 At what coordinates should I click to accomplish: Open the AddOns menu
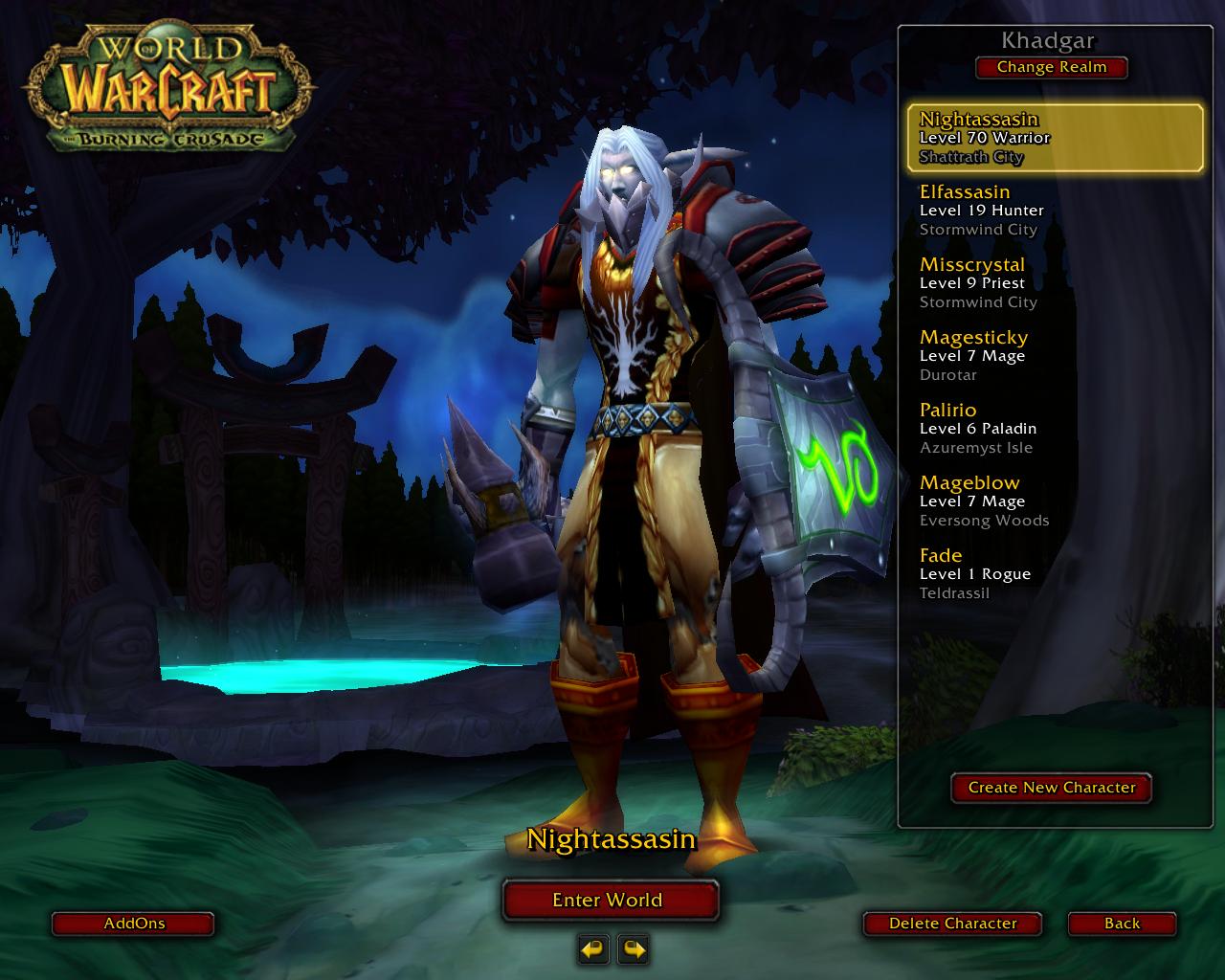click(x=133, y=924)
